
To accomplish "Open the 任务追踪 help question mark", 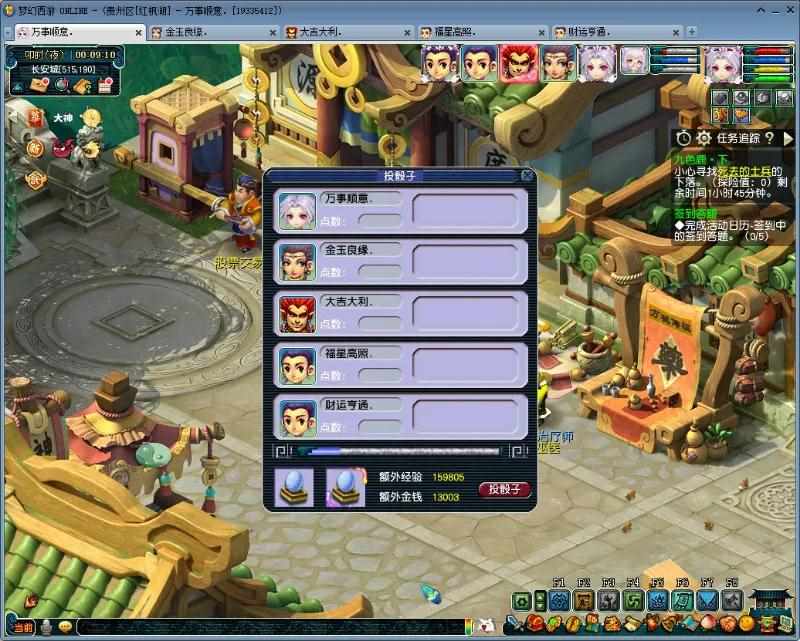I will pos(771,138).
